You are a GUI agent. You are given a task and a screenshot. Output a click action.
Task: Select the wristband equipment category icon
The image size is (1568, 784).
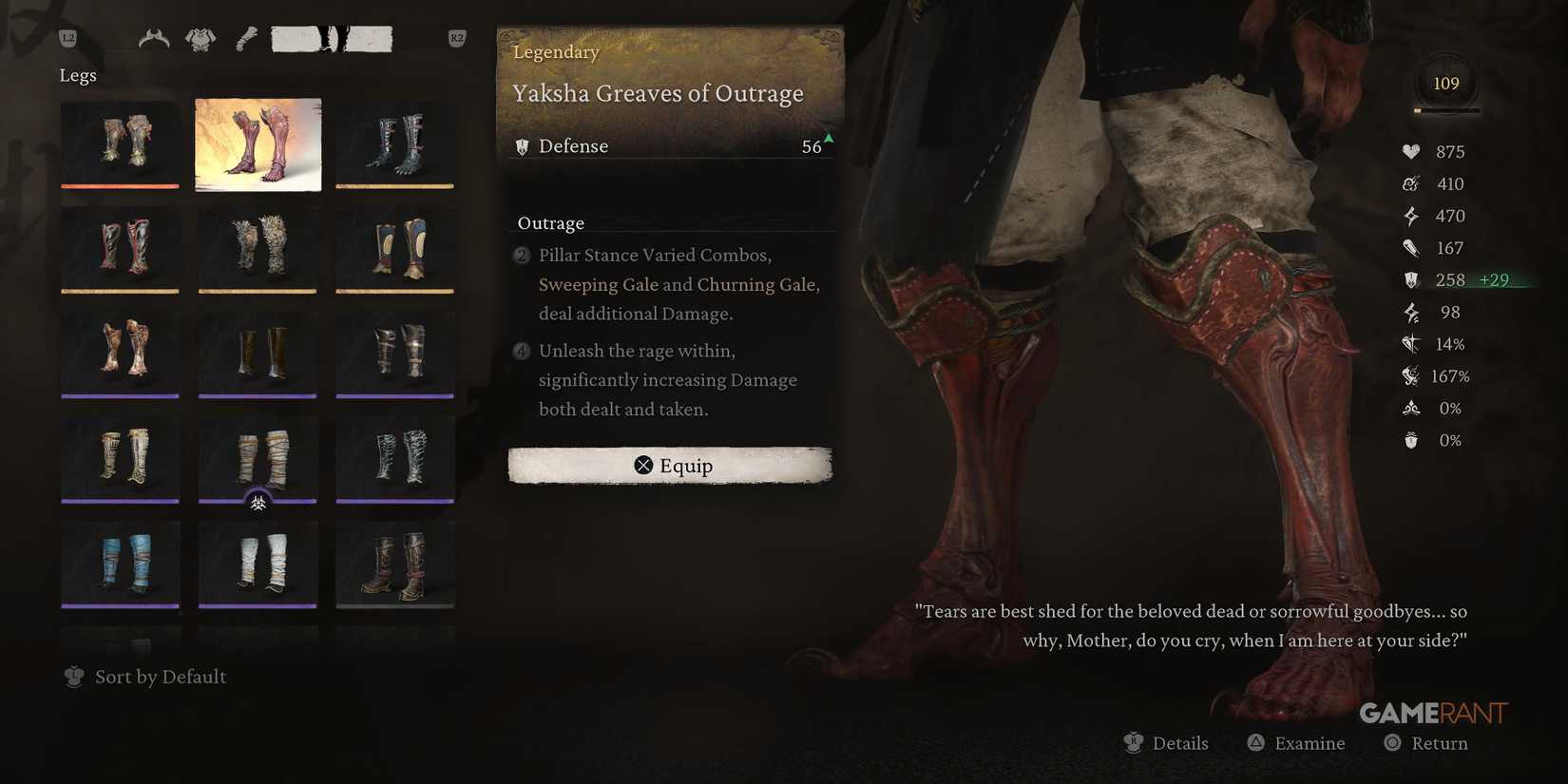click(x=245, y=38)
